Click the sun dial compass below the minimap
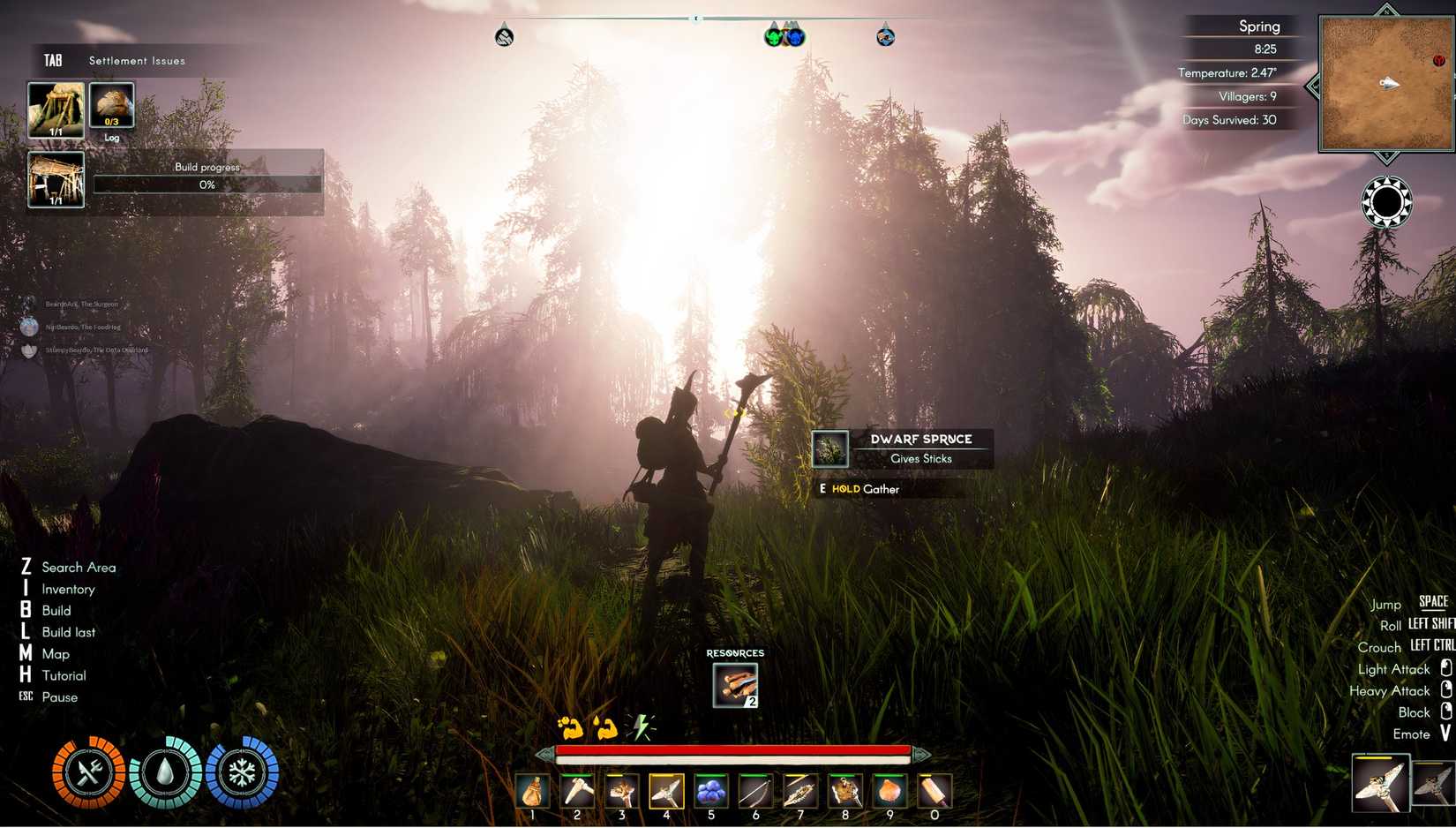The image size is (1456, 828). (1386, 201)
